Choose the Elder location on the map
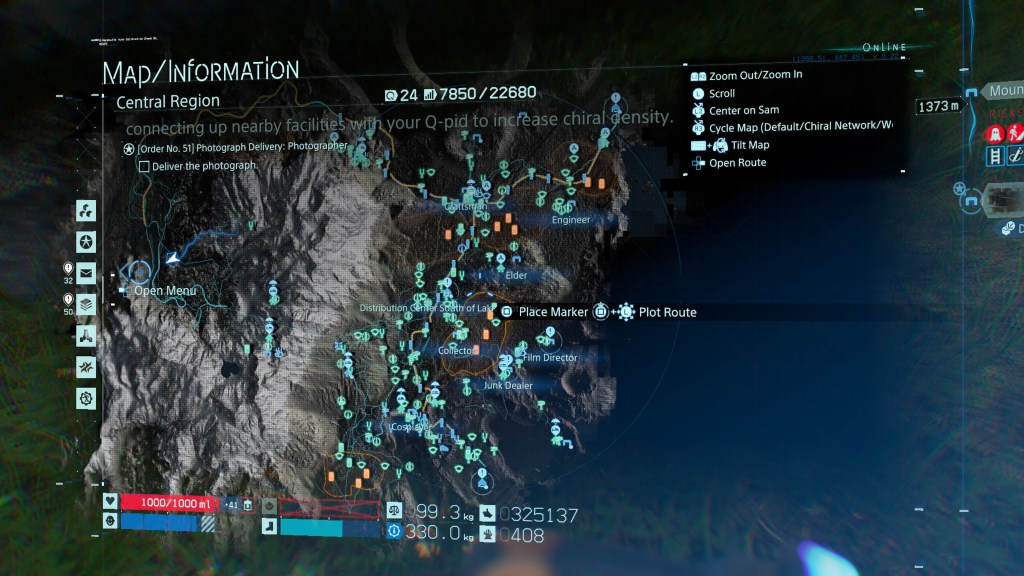The image size is (1024, 576). click(516, 275)
